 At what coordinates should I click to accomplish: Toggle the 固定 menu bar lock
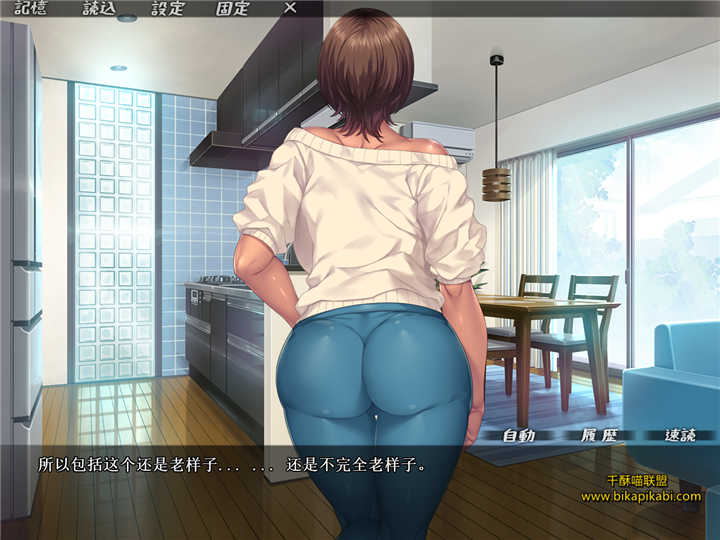pos(233,7)
